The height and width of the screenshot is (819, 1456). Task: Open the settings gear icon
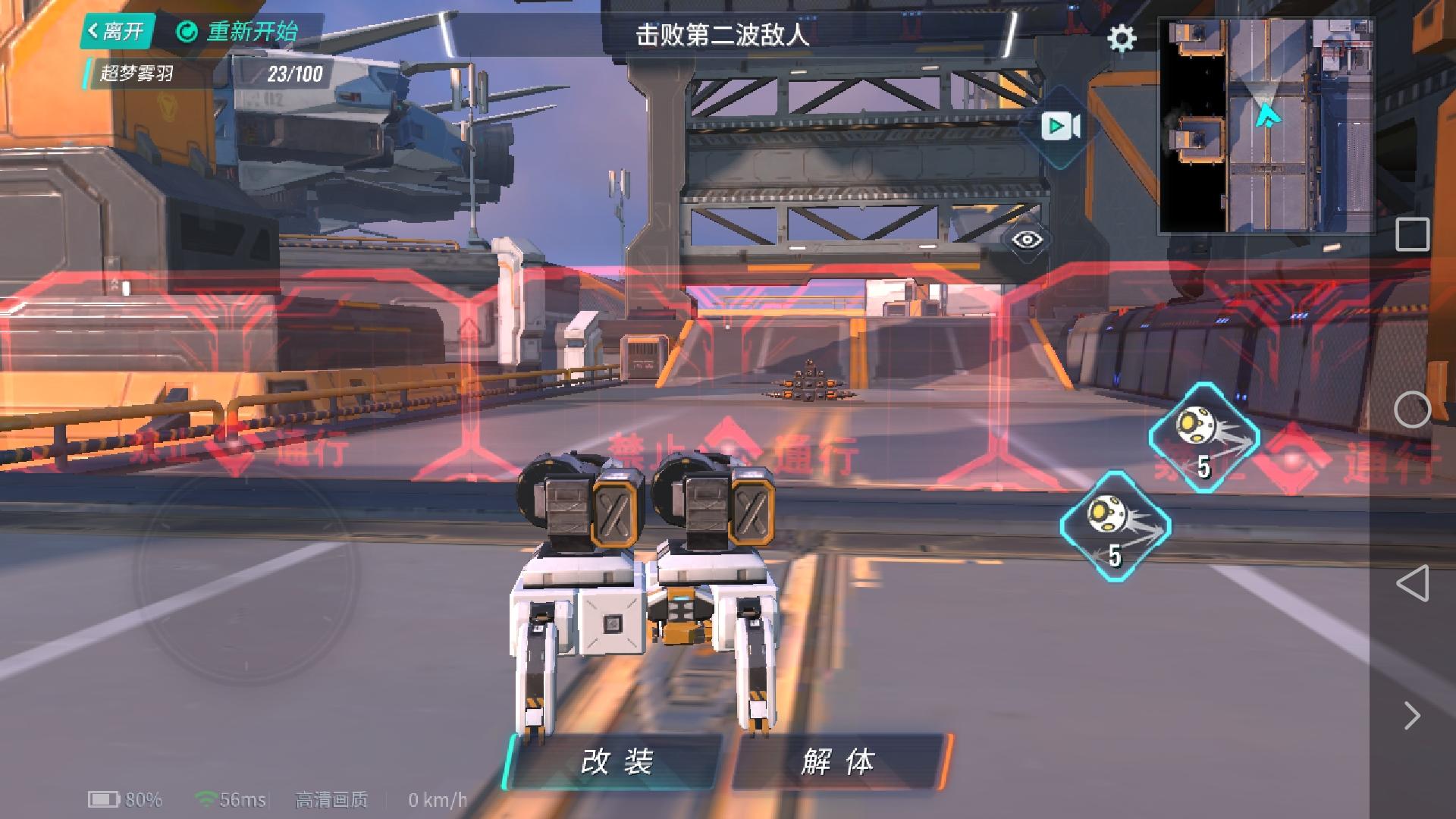1121,39
